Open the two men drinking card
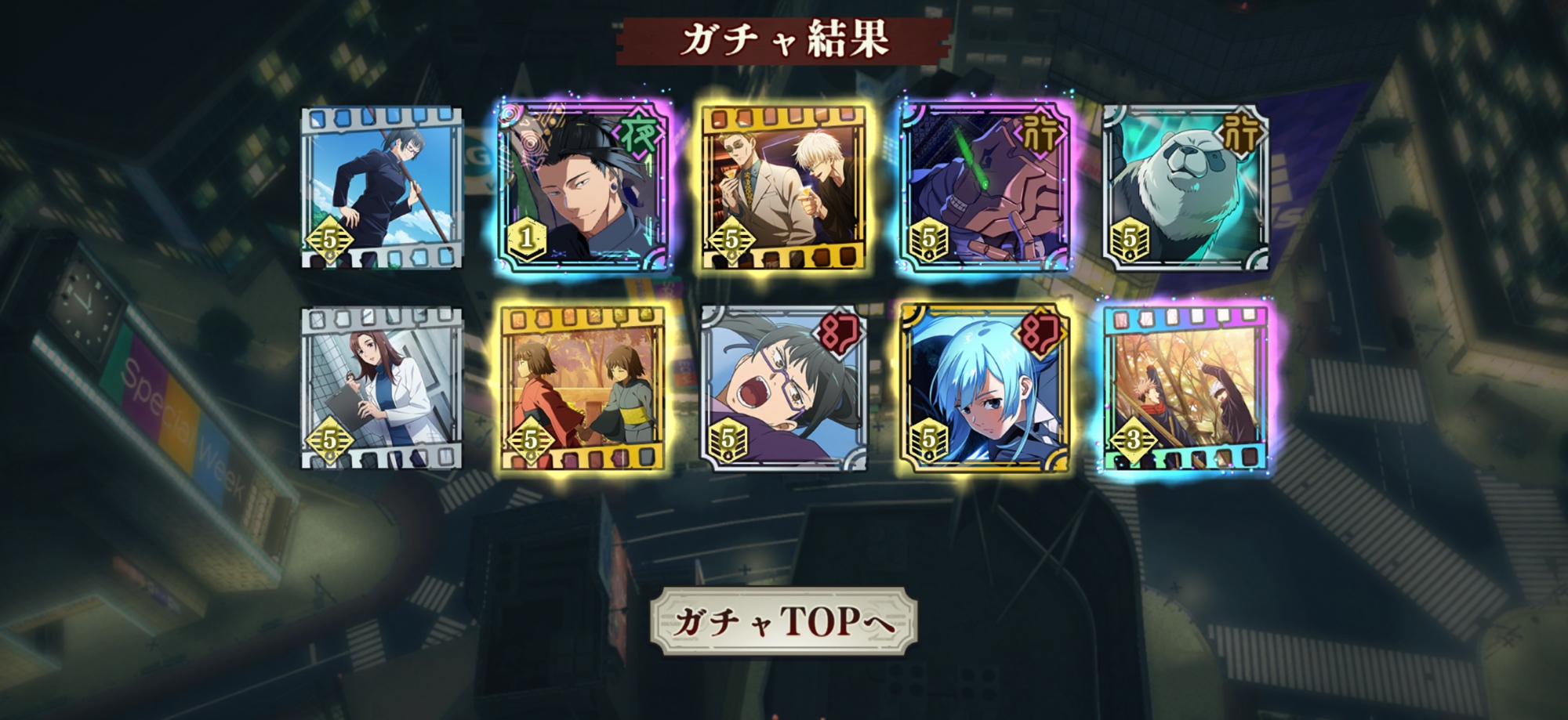Image resolution: width=1568 pixels, height=720 pixels. (x=783, y=189)
